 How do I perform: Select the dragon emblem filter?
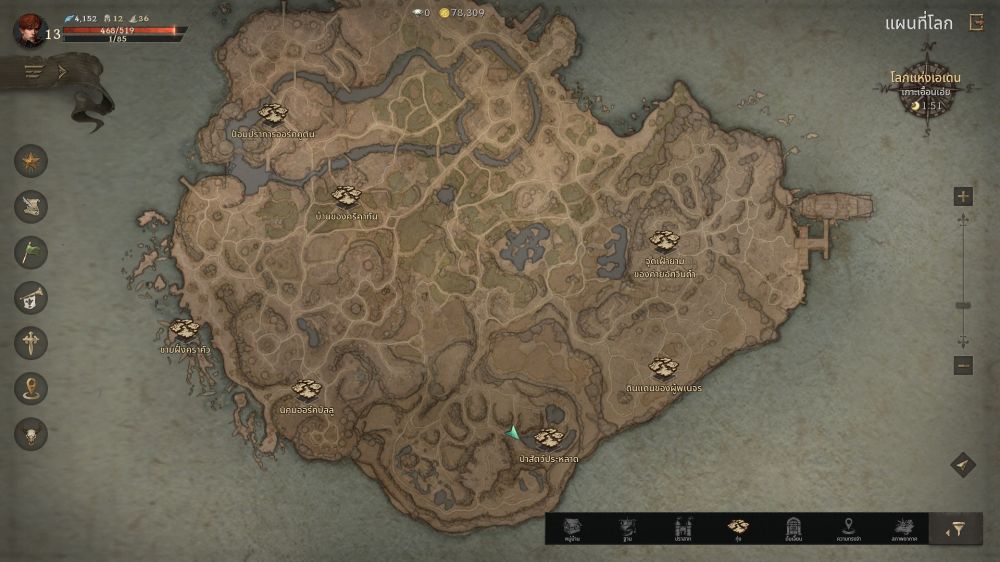627,529
